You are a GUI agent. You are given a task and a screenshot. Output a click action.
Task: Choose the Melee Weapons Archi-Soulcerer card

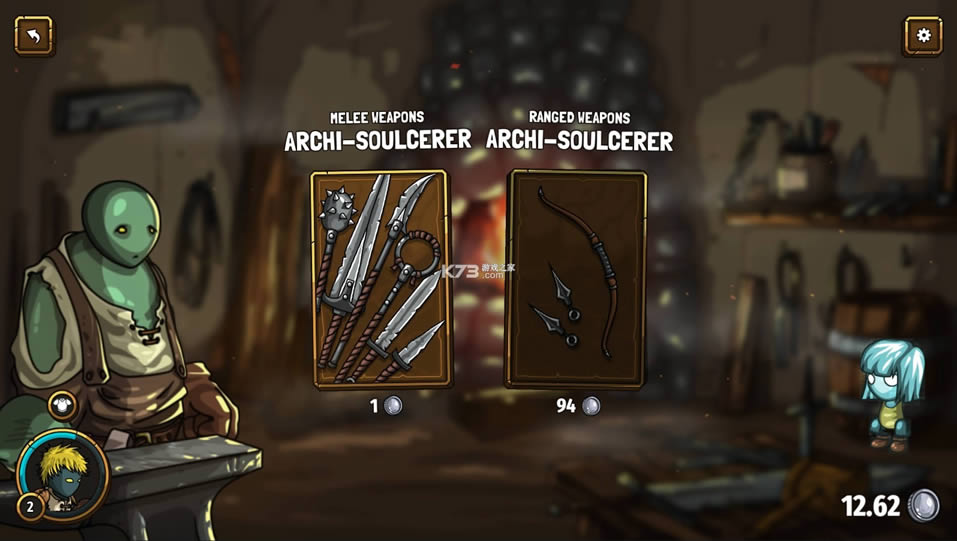click(379, 279)
